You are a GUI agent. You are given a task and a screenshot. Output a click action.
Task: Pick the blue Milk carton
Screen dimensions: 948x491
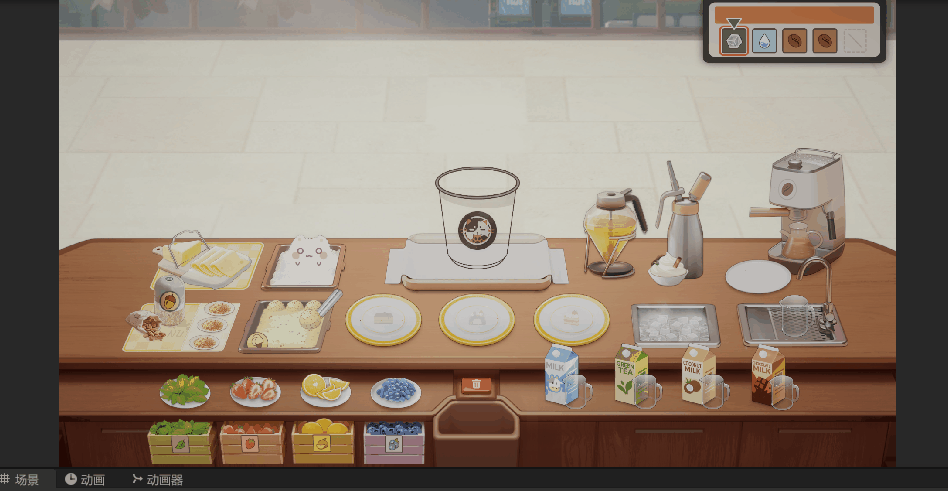coord(559,376)
